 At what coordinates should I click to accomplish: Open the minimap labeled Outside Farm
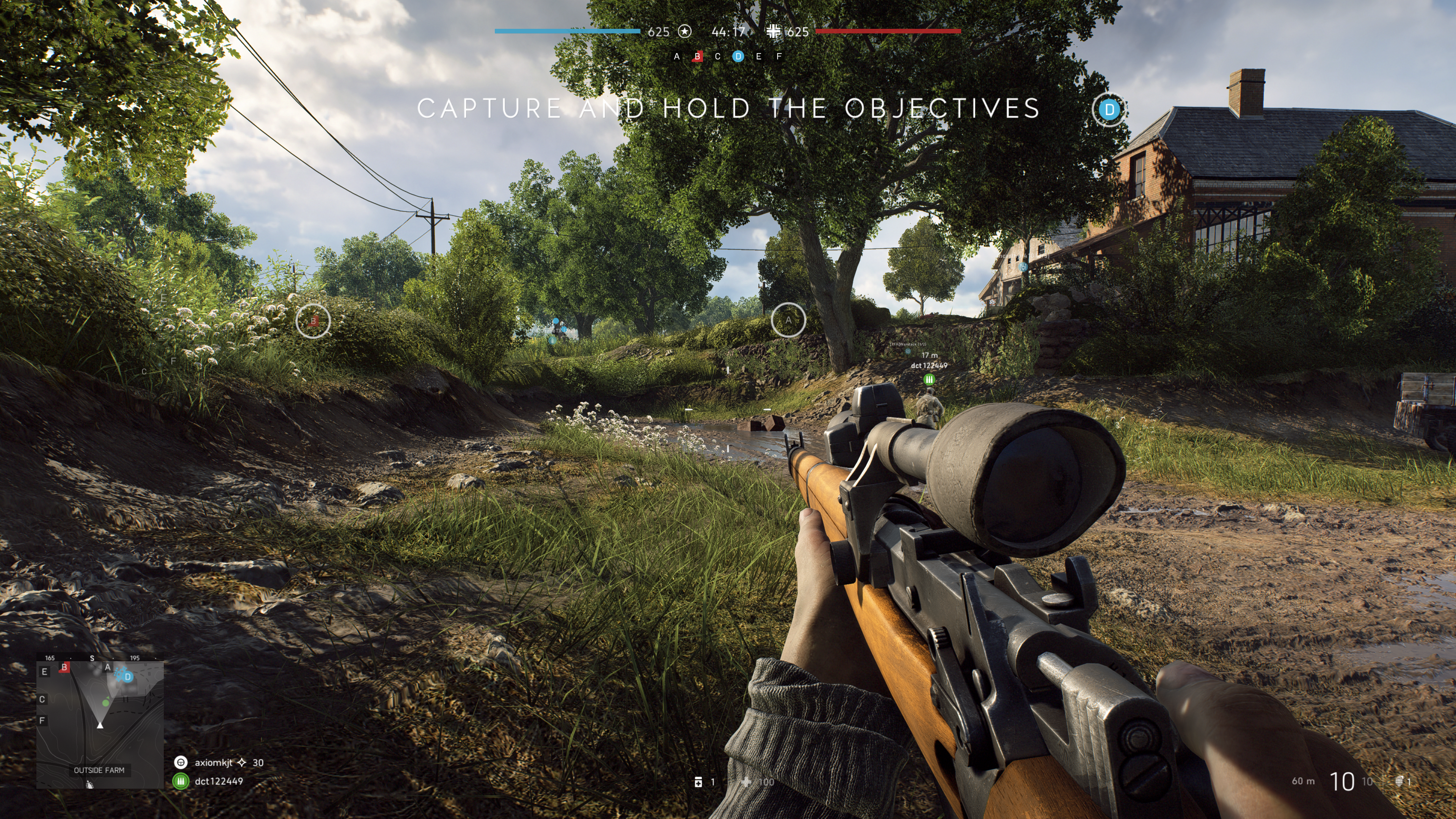coord(100,723)
